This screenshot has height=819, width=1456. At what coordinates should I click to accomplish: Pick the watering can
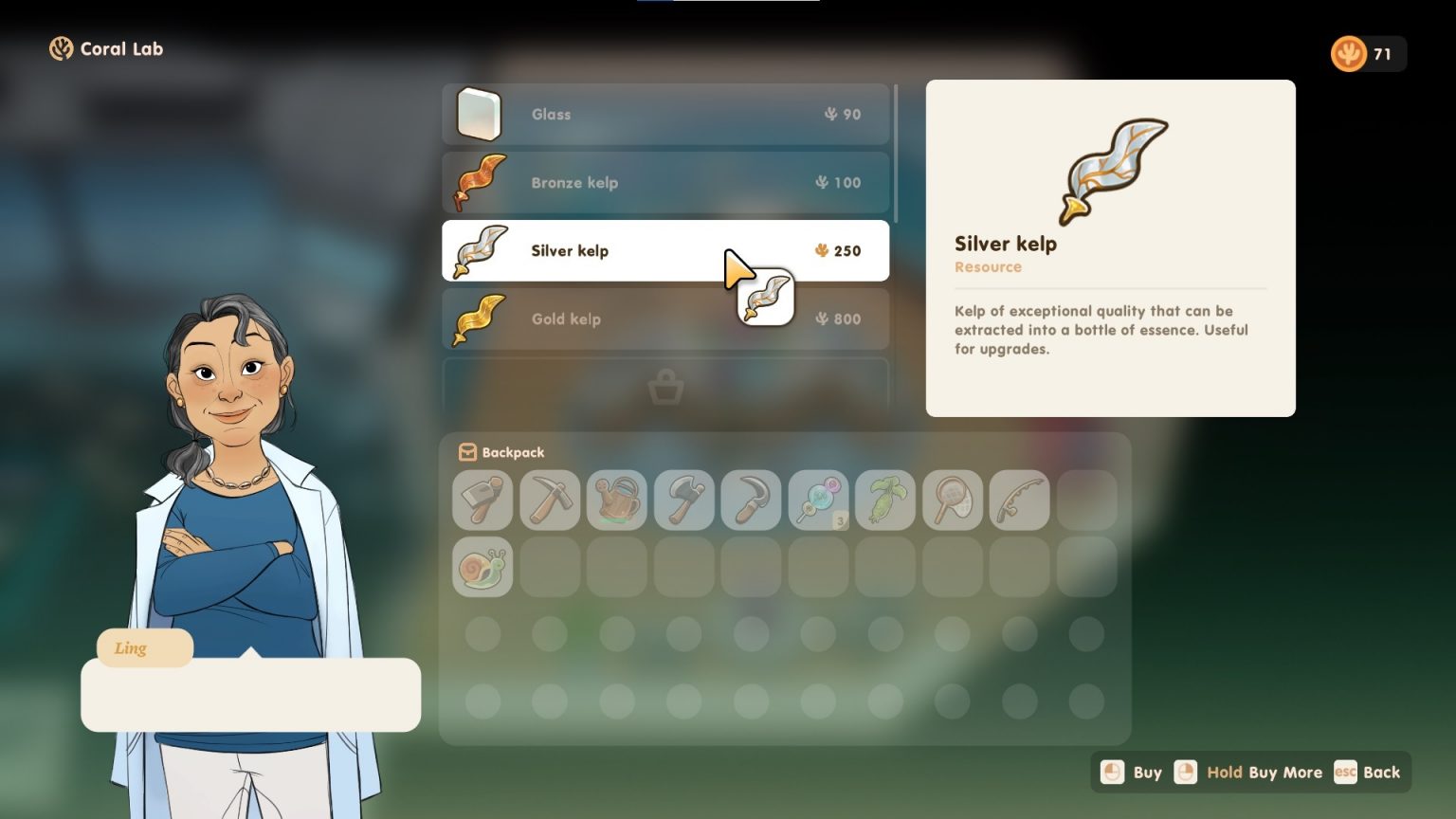(x=617, y=500)
